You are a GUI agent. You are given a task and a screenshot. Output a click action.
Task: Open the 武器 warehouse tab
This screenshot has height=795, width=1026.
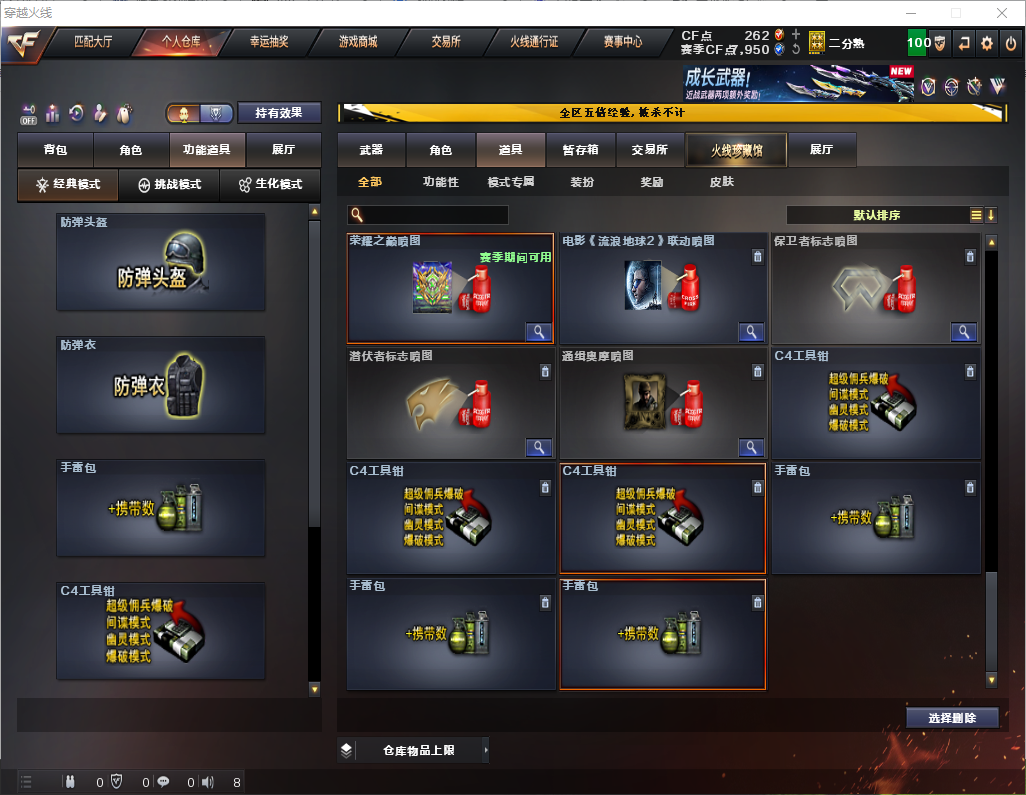click(371, 150)
